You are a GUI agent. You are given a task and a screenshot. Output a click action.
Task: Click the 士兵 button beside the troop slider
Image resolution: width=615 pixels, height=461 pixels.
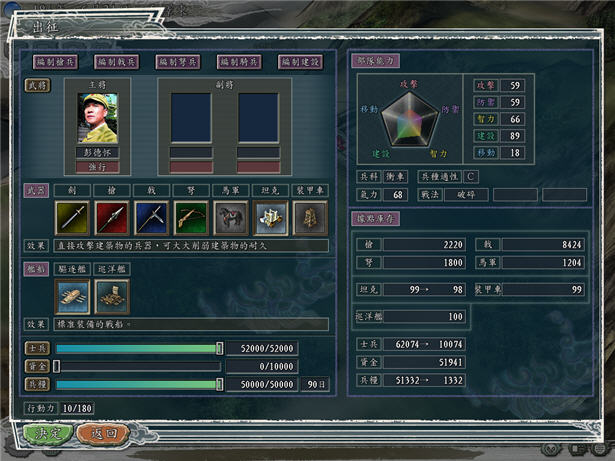pyautogui.click(x=37, y=348)
